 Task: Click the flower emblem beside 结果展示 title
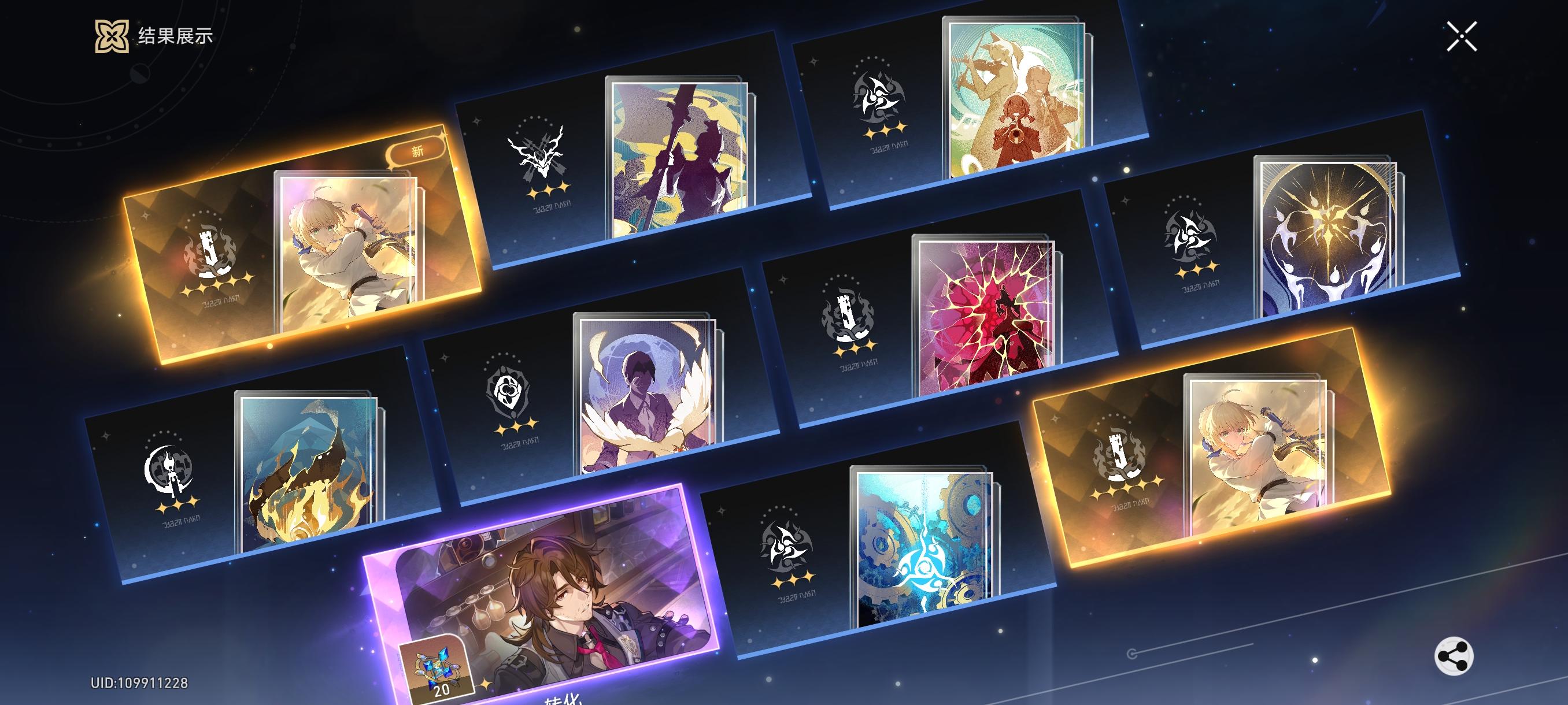click(113, 36)
